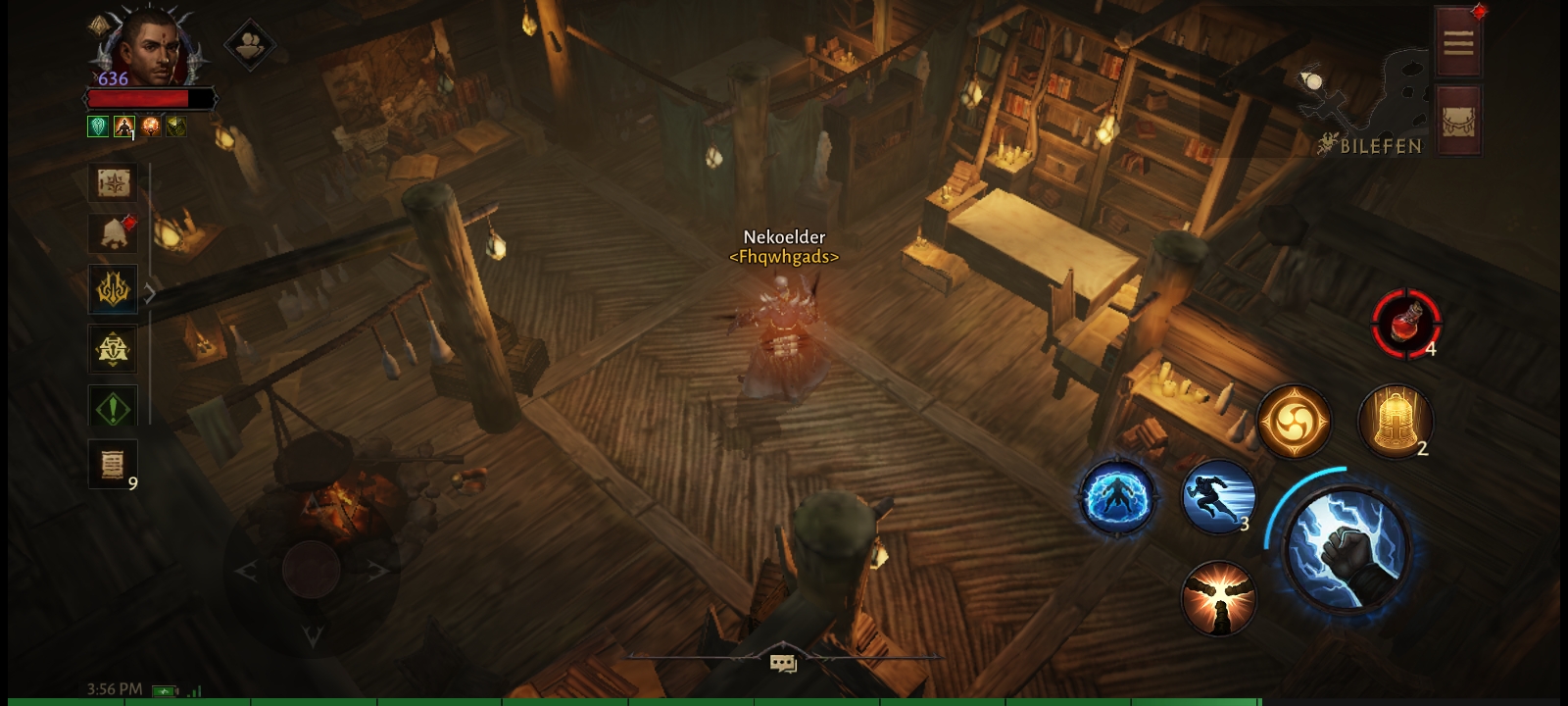Activate the golden swirl skill
This screenshot has width=1568, height=706.
(1294, 422)
